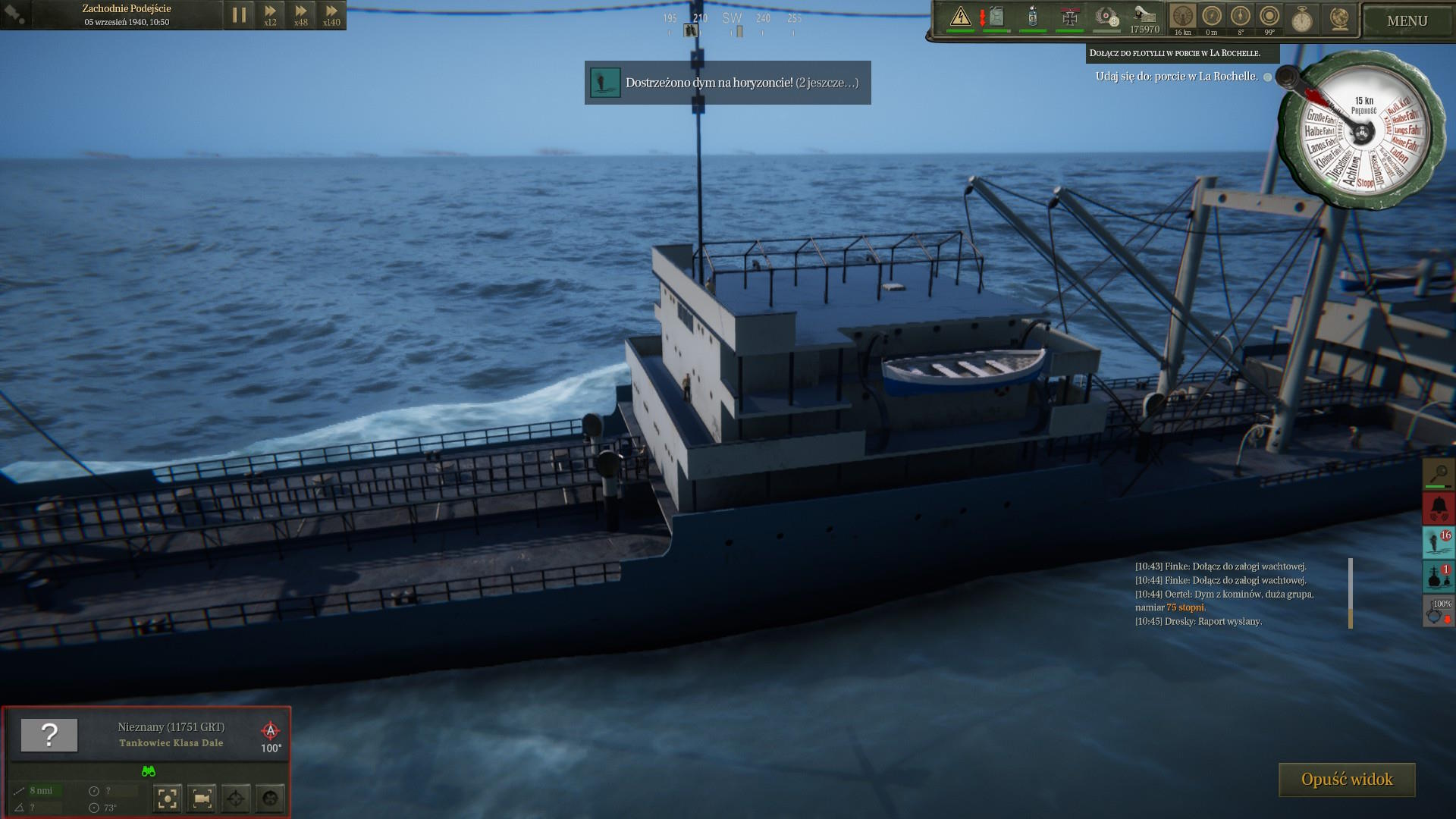Viewport: 1456px width, 819px height.
Task: Show the 16 smoke sightings
Action: point(1438,542)
